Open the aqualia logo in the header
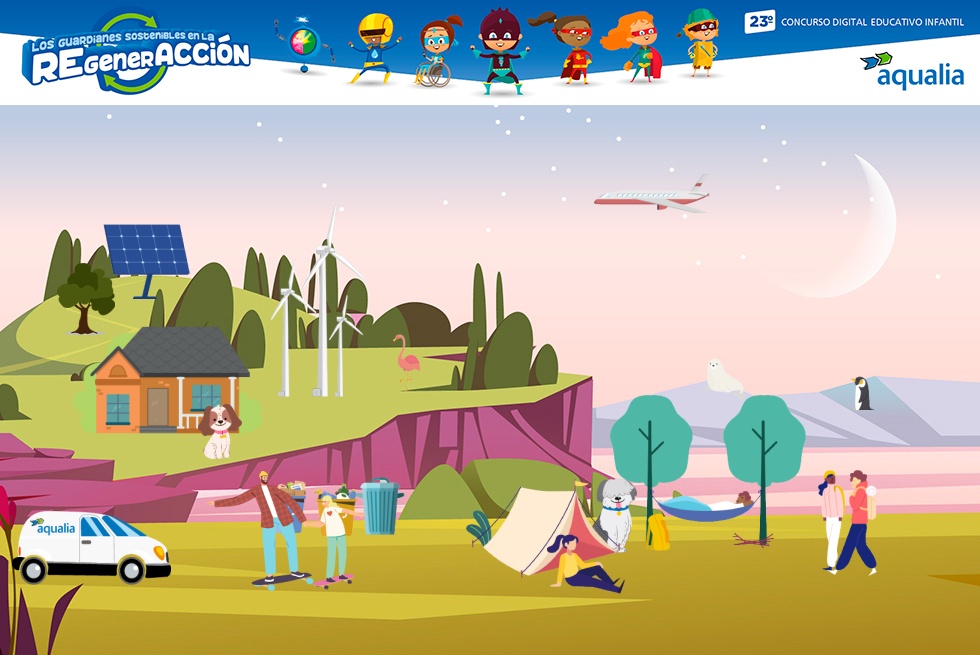 pyautogui.click(x=911, y=71)
